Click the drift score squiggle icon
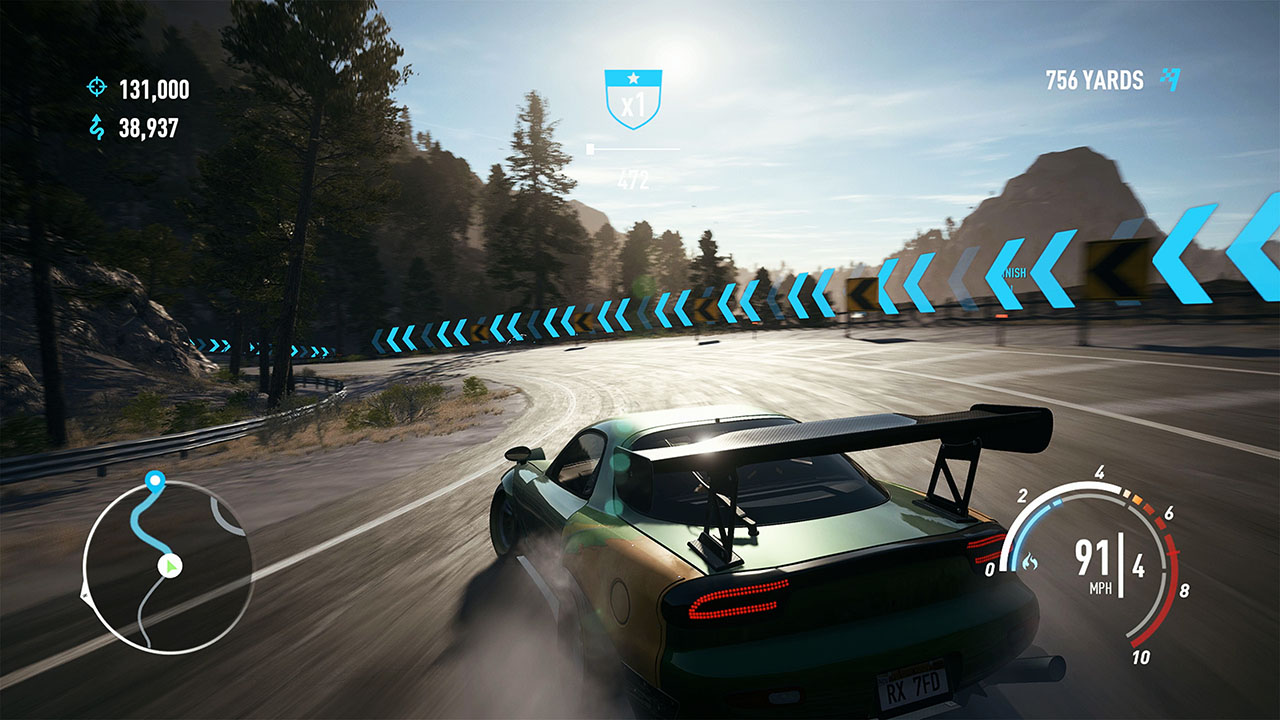This screenshot has width=1280, height=720. pyautogui.click(x=97, y=127)
